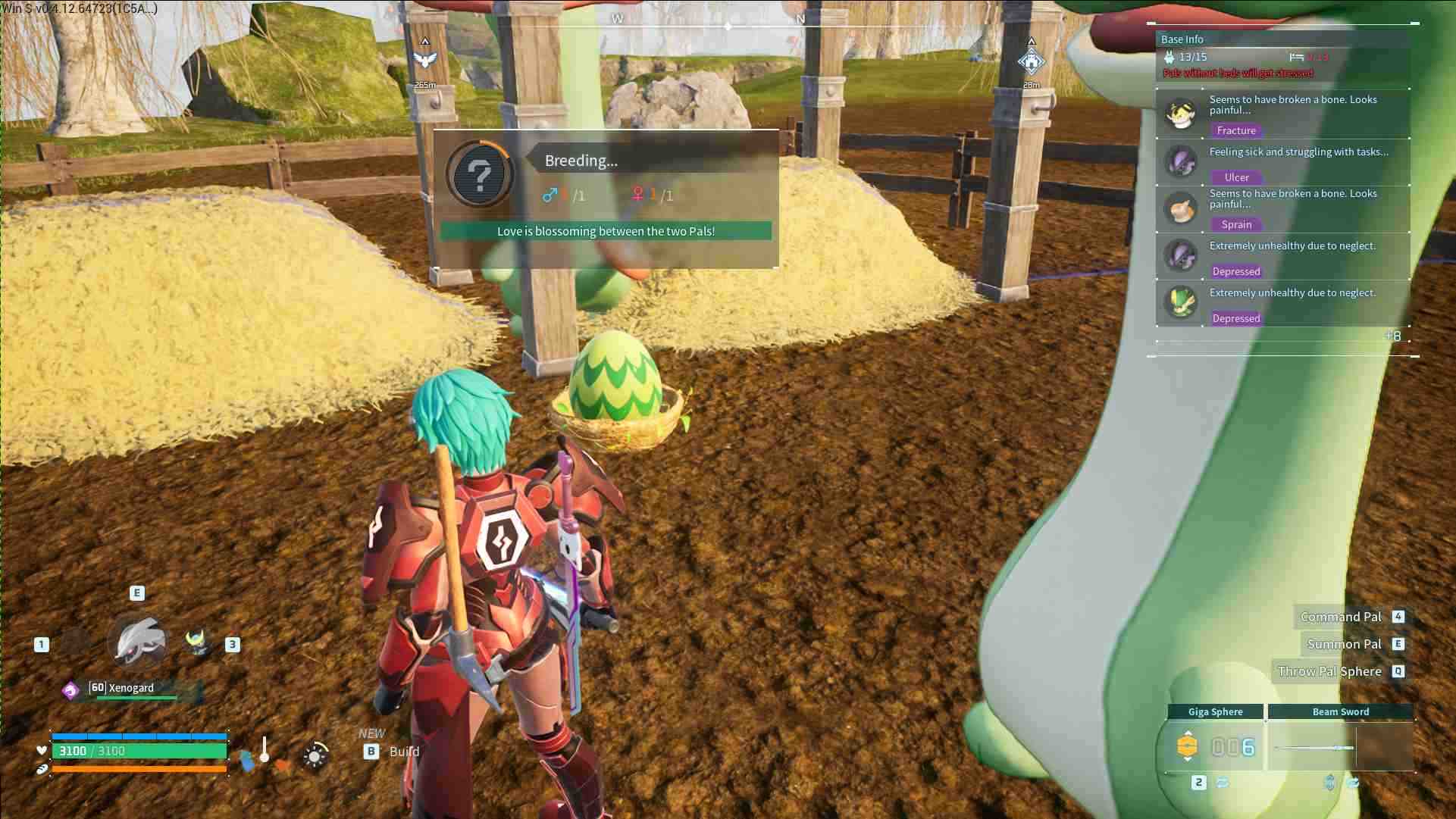The image size is (1456, 819).
Task: Expand the +8 more base alerts
Action: (x=1392, y=336)
